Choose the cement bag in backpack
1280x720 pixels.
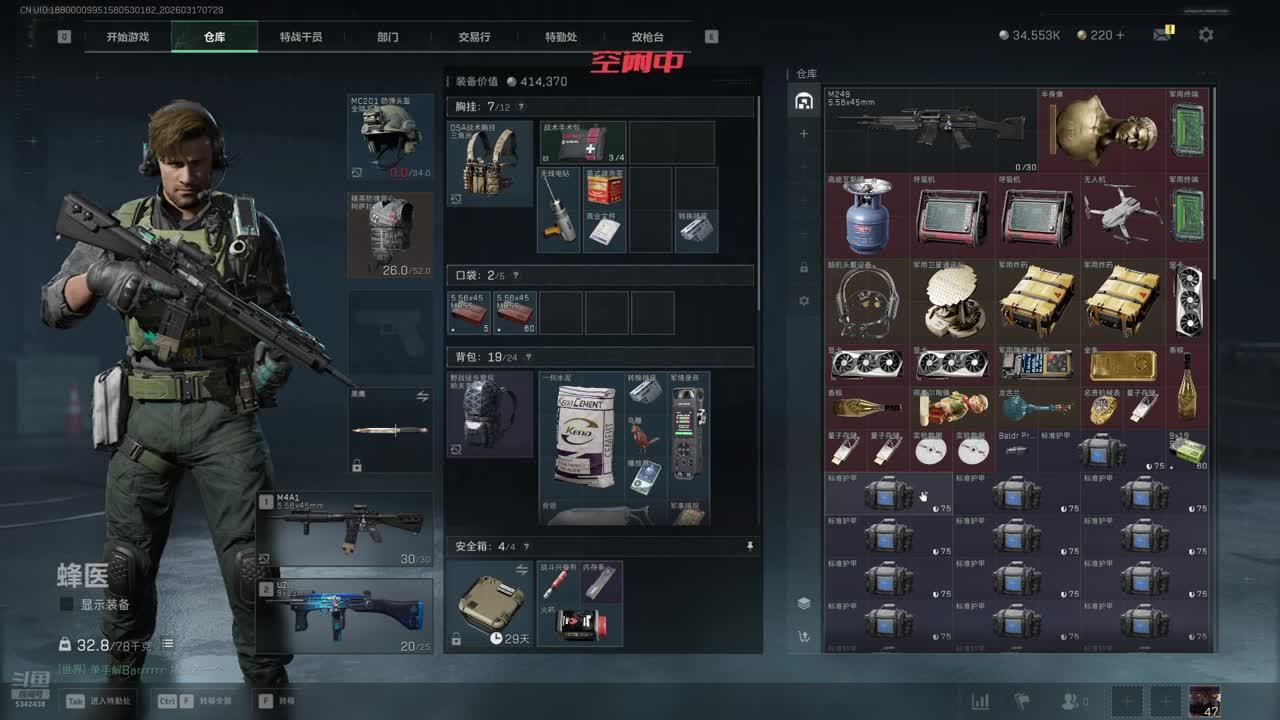click(582, 435)
